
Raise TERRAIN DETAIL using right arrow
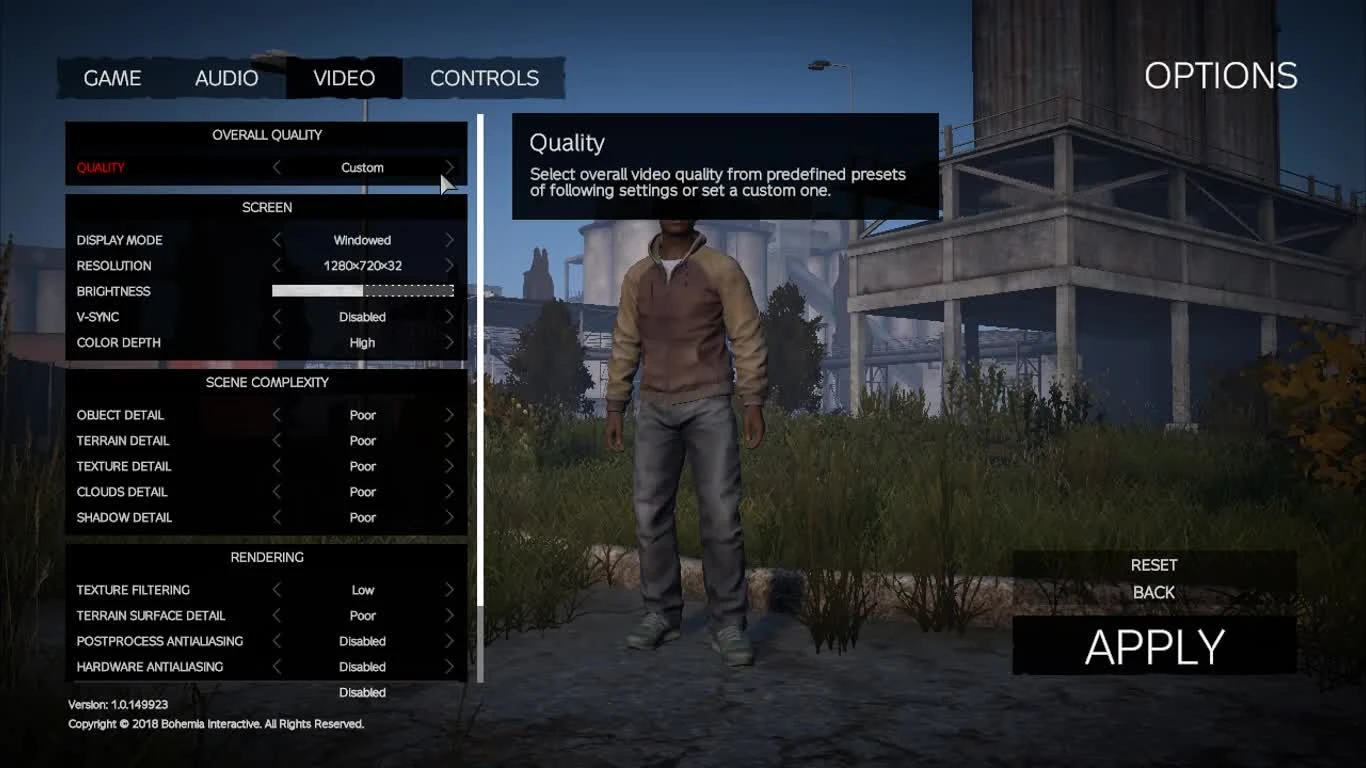(x=449, y=440)
